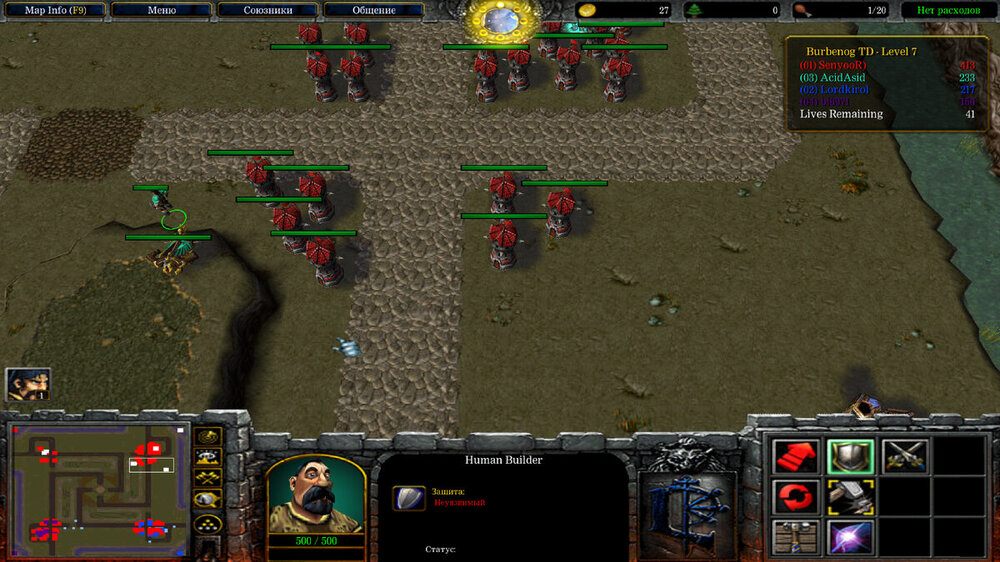This screenshot has width=1000, height=562.
Task: Click the Human Builder portrait
Action: tap(315, 495)
